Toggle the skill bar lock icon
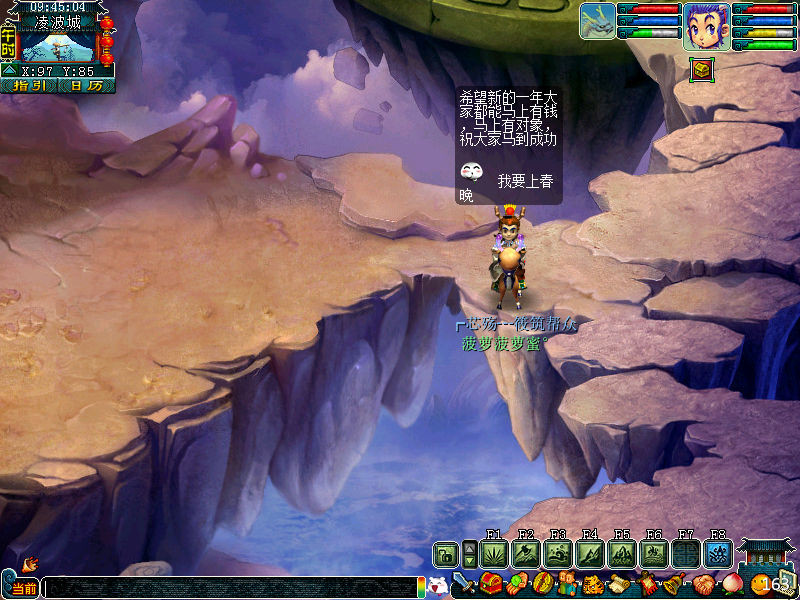The width and height of the screenshot is (800, 600). pyautogui.click(x=445, y=554)
